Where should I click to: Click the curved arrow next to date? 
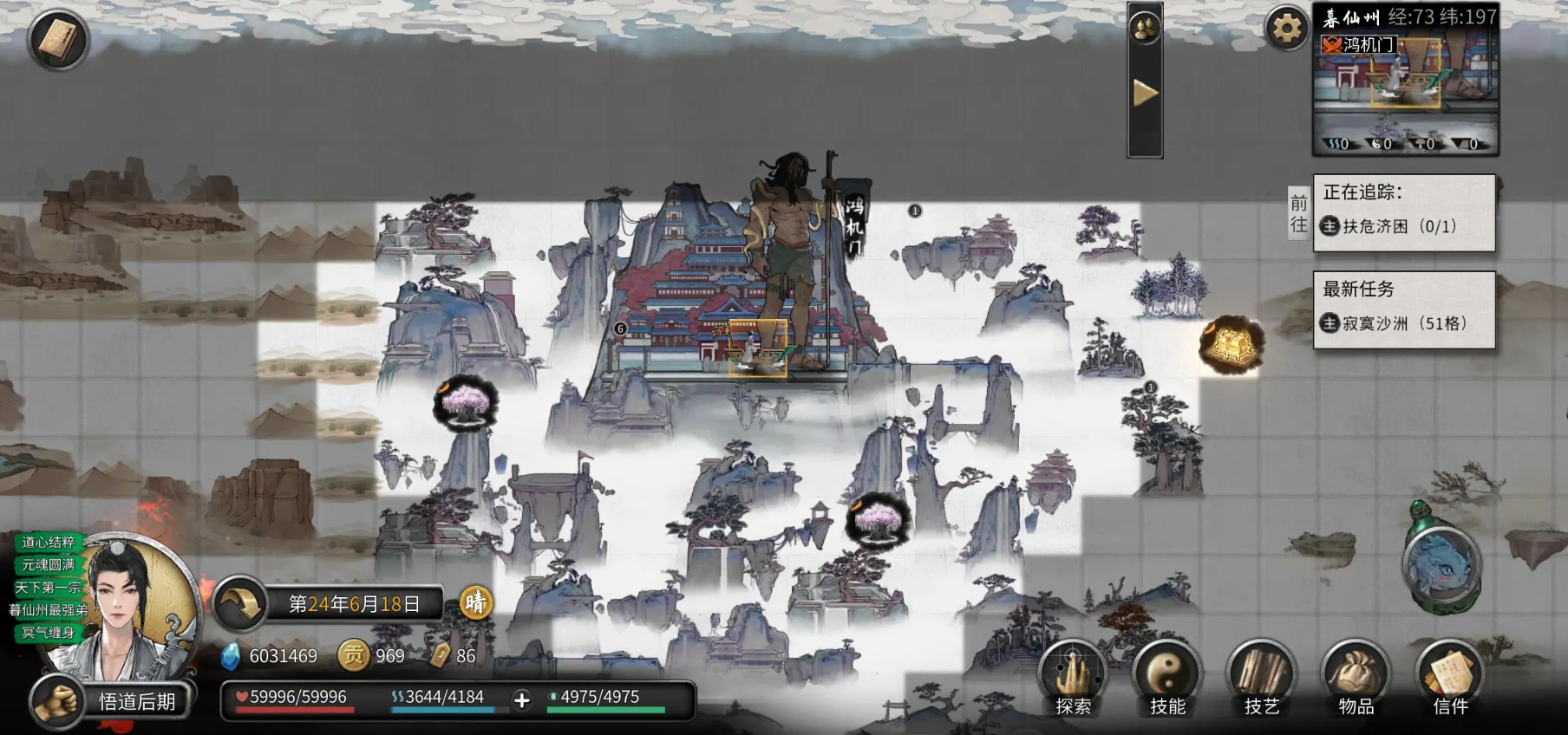(x=239, y=603)
